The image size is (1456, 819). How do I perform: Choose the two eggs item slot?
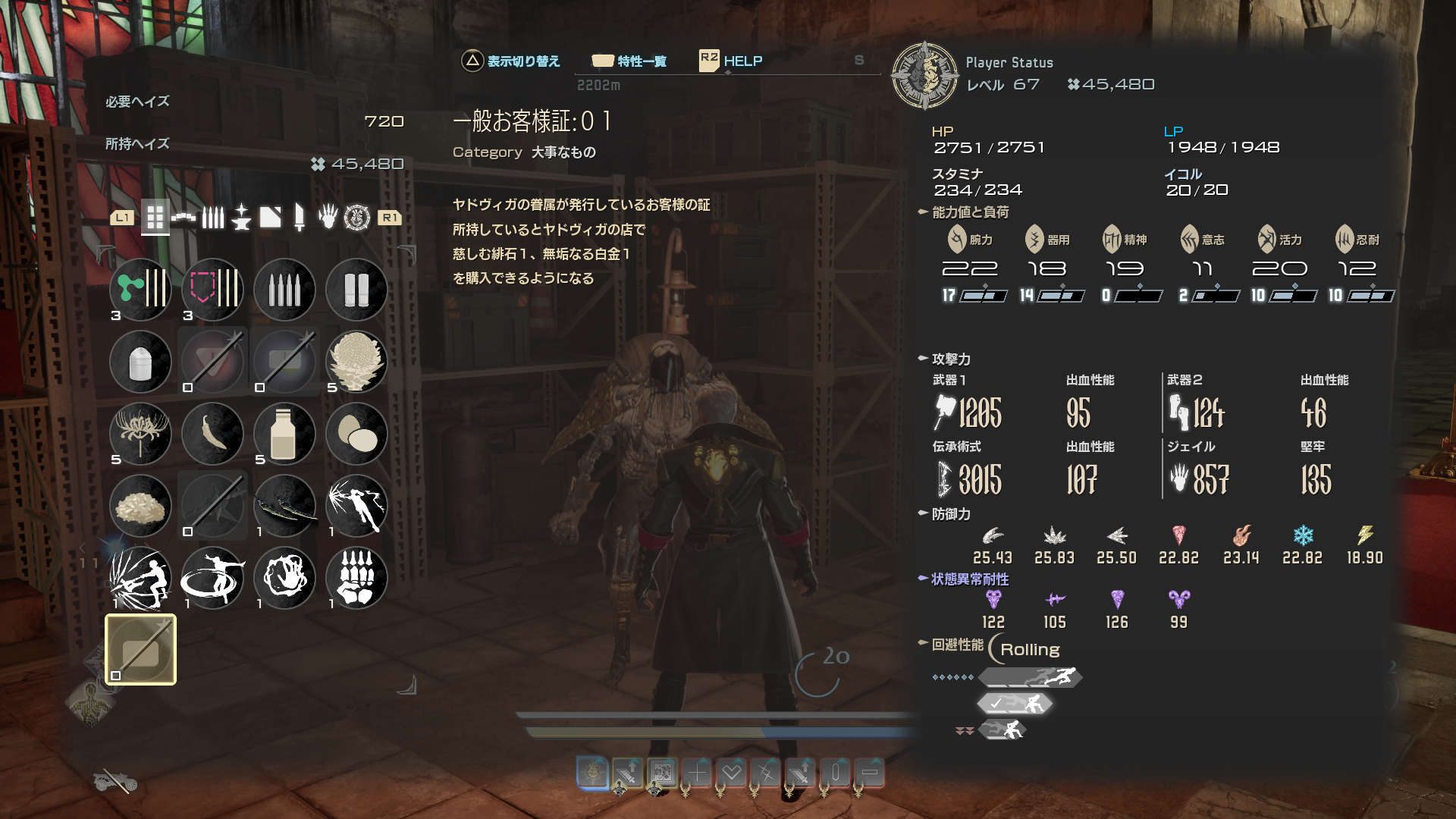click(x=356, y=434)
